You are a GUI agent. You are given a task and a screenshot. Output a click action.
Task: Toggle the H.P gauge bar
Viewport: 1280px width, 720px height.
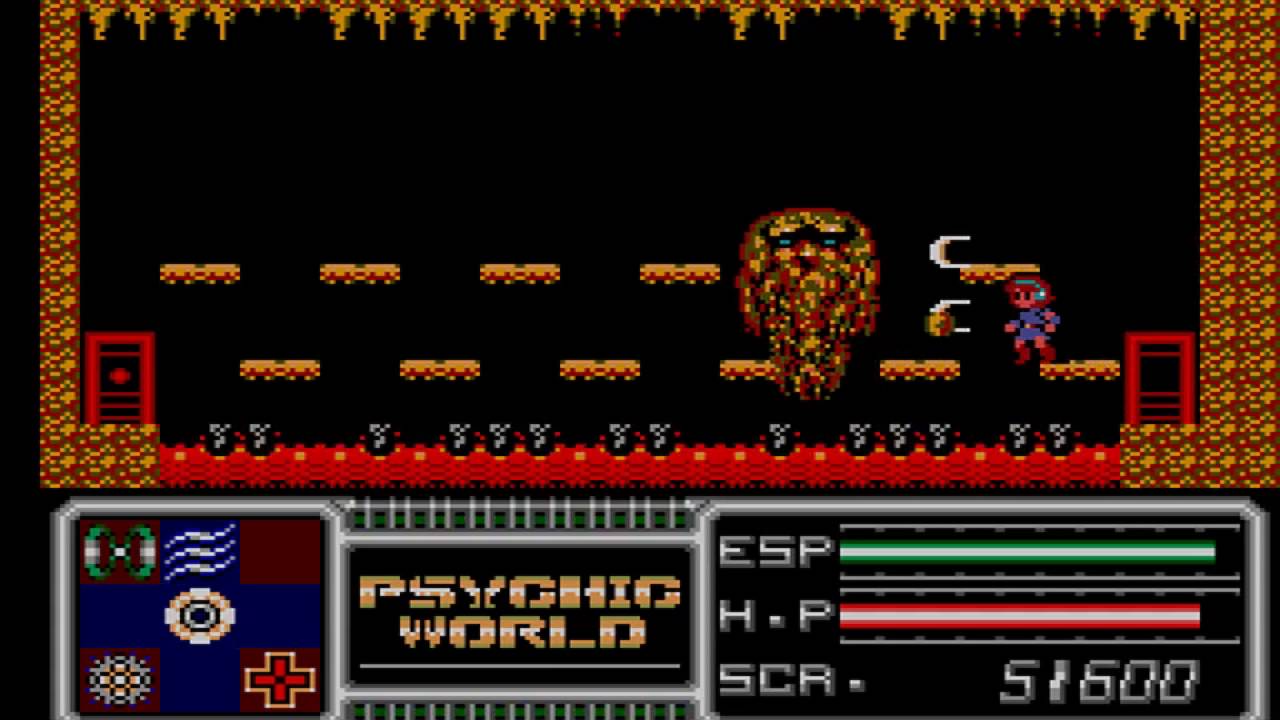tap(1020, 617)
